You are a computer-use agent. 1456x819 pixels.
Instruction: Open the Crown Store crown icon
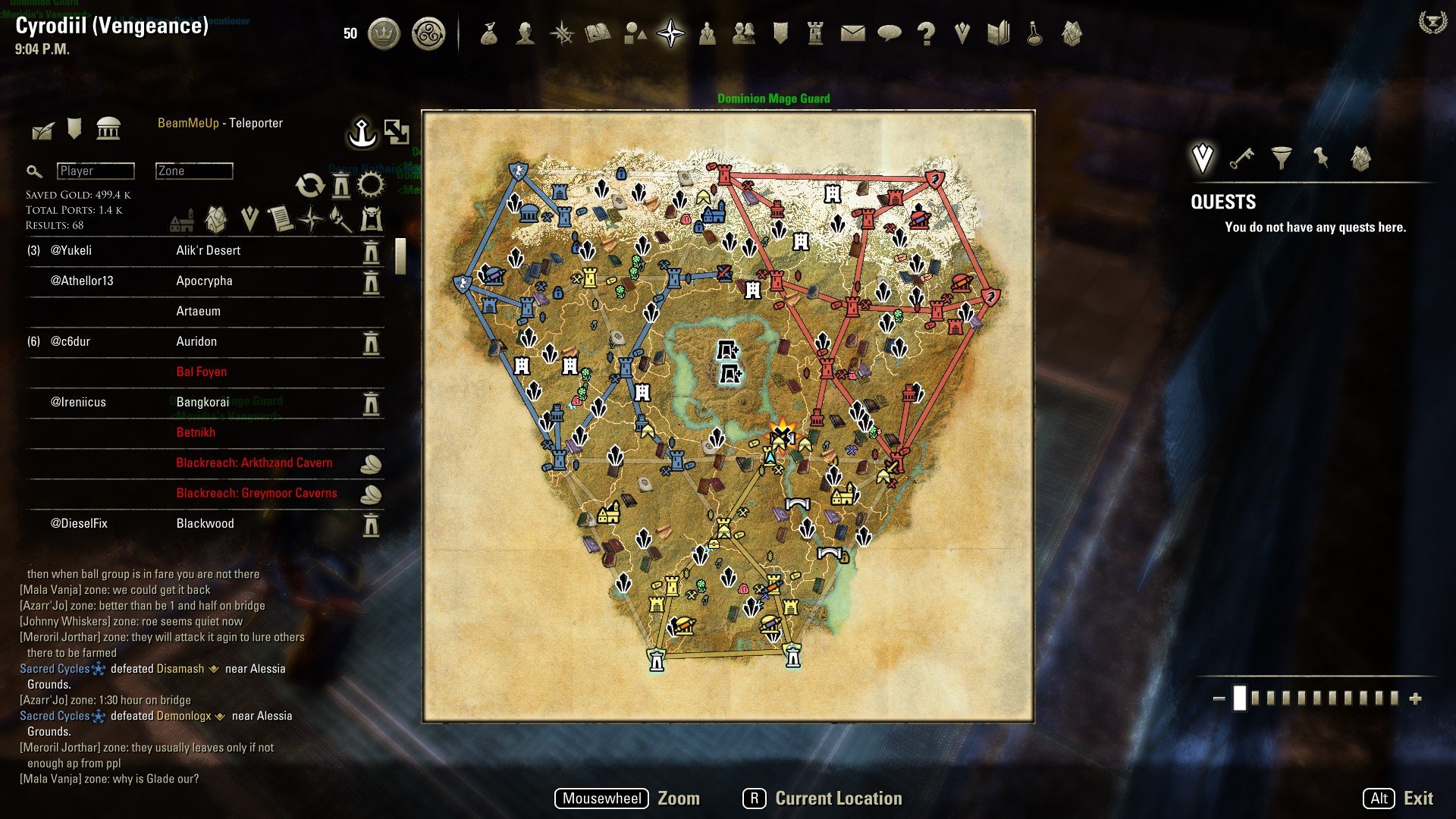coord(384,33)
